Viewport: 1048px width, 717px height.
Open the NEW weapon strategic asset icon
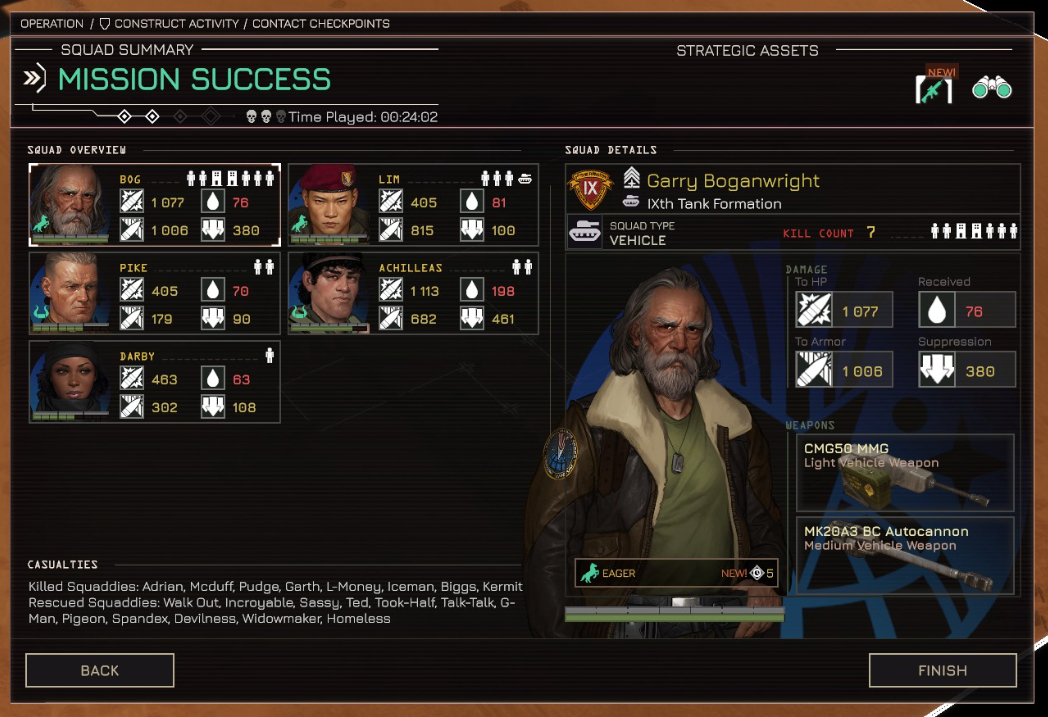point(934,88)
